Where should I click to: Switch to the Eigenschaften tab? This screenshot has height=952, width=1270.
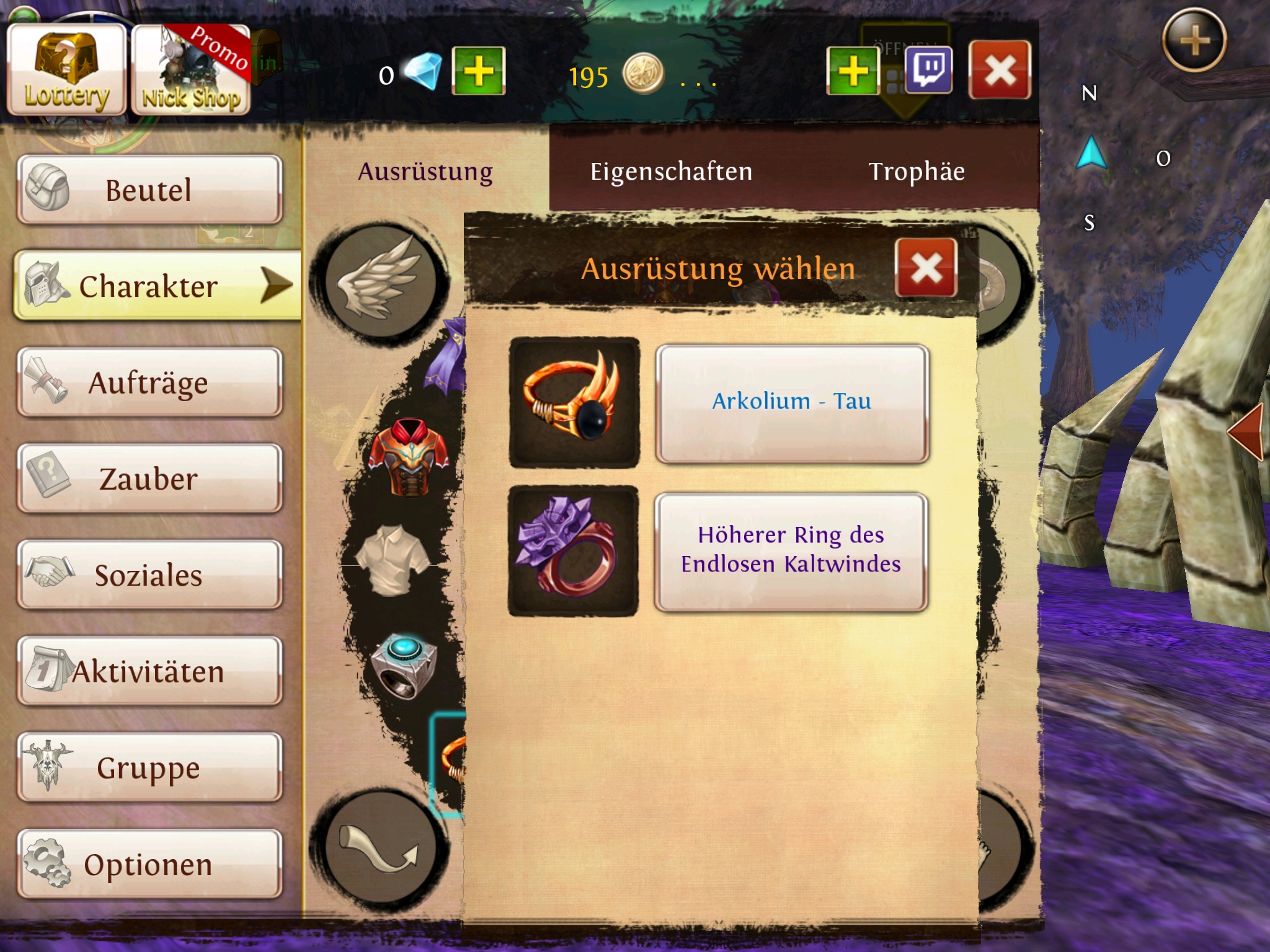coord(671,172)
